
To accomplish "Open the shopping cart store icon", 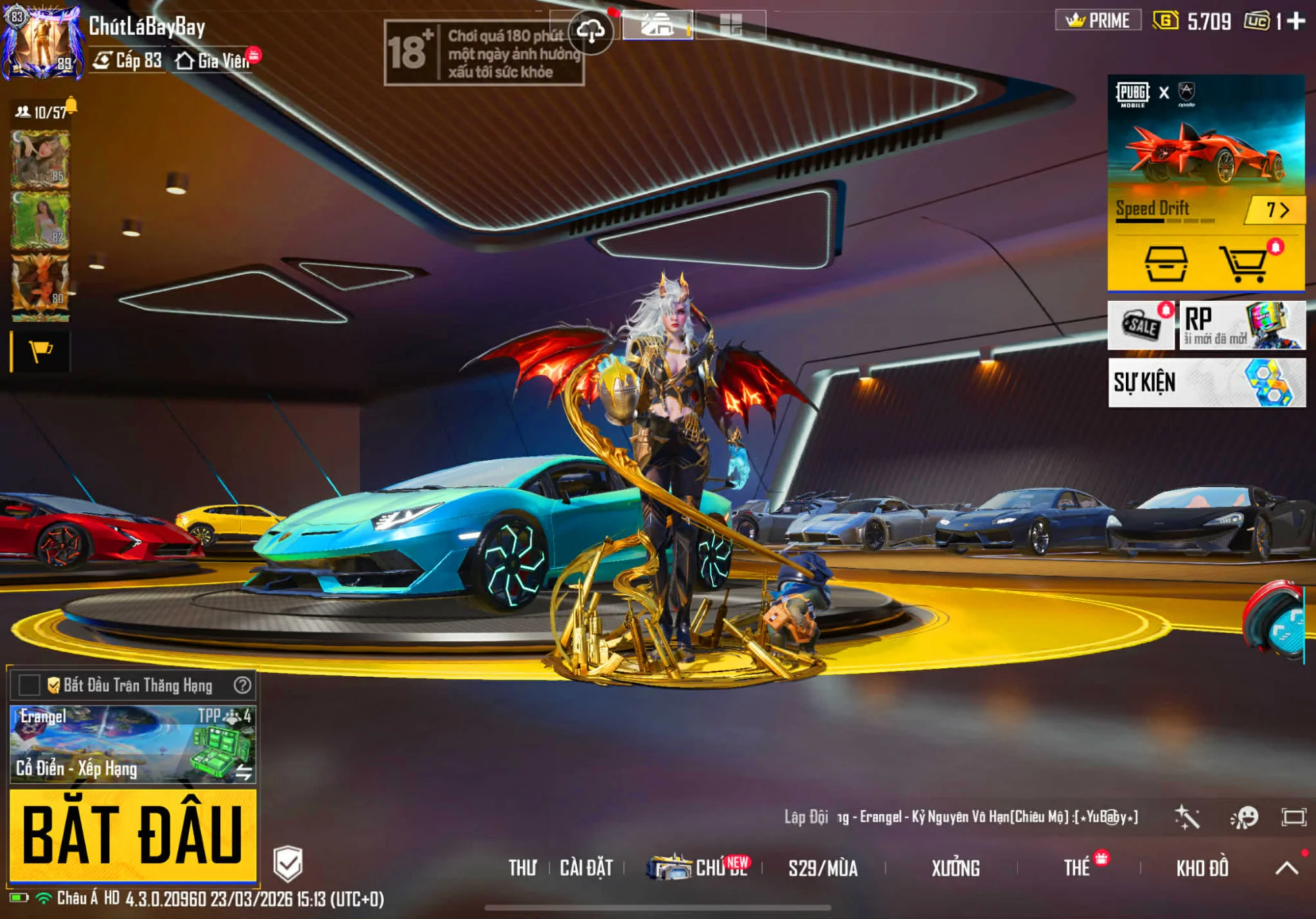I will pyautogui.click(x=1244, y=264).
